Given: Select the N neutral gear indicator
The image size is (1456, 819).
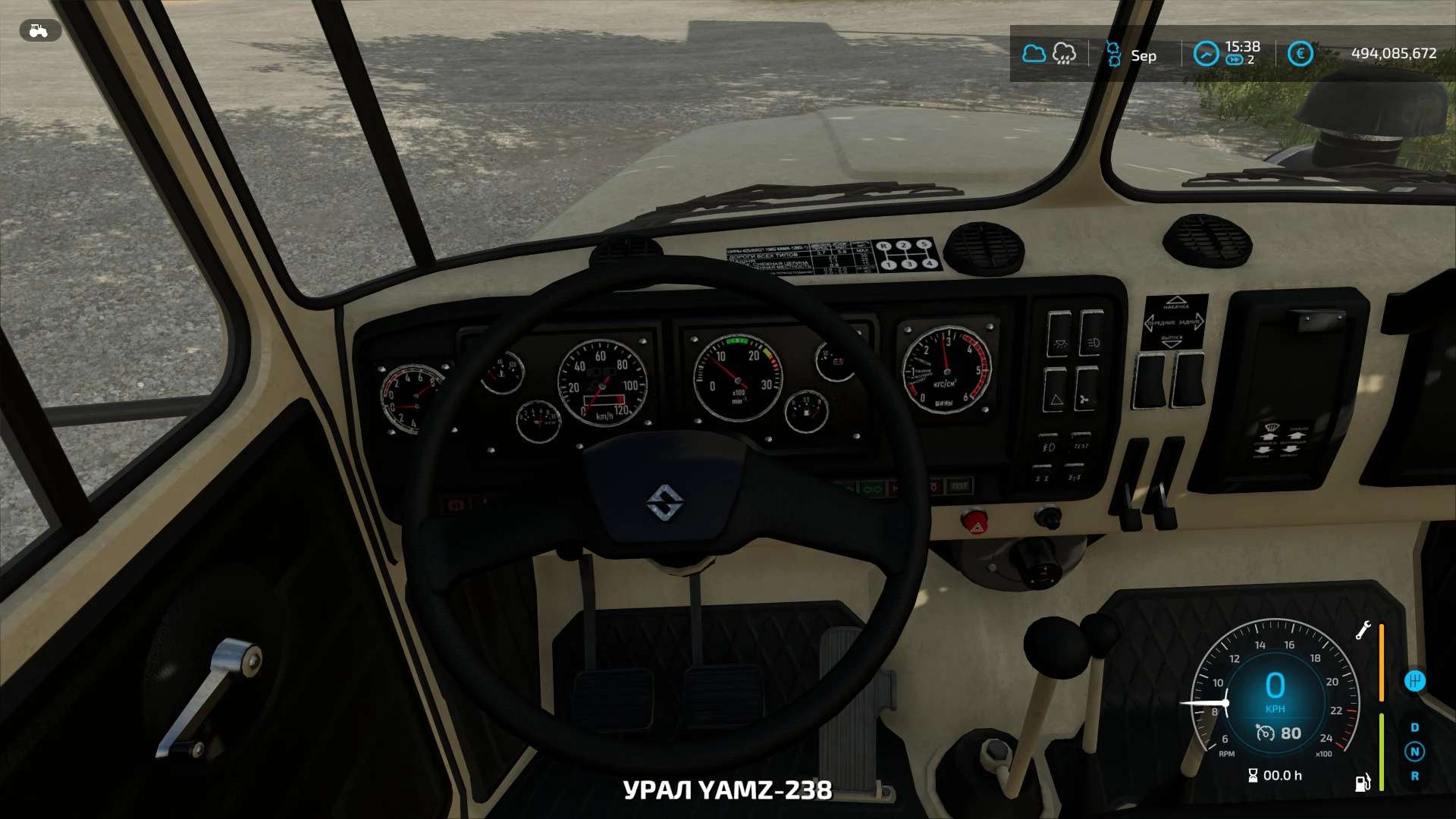Looking at the screenshot, I should click(1414, 752).
